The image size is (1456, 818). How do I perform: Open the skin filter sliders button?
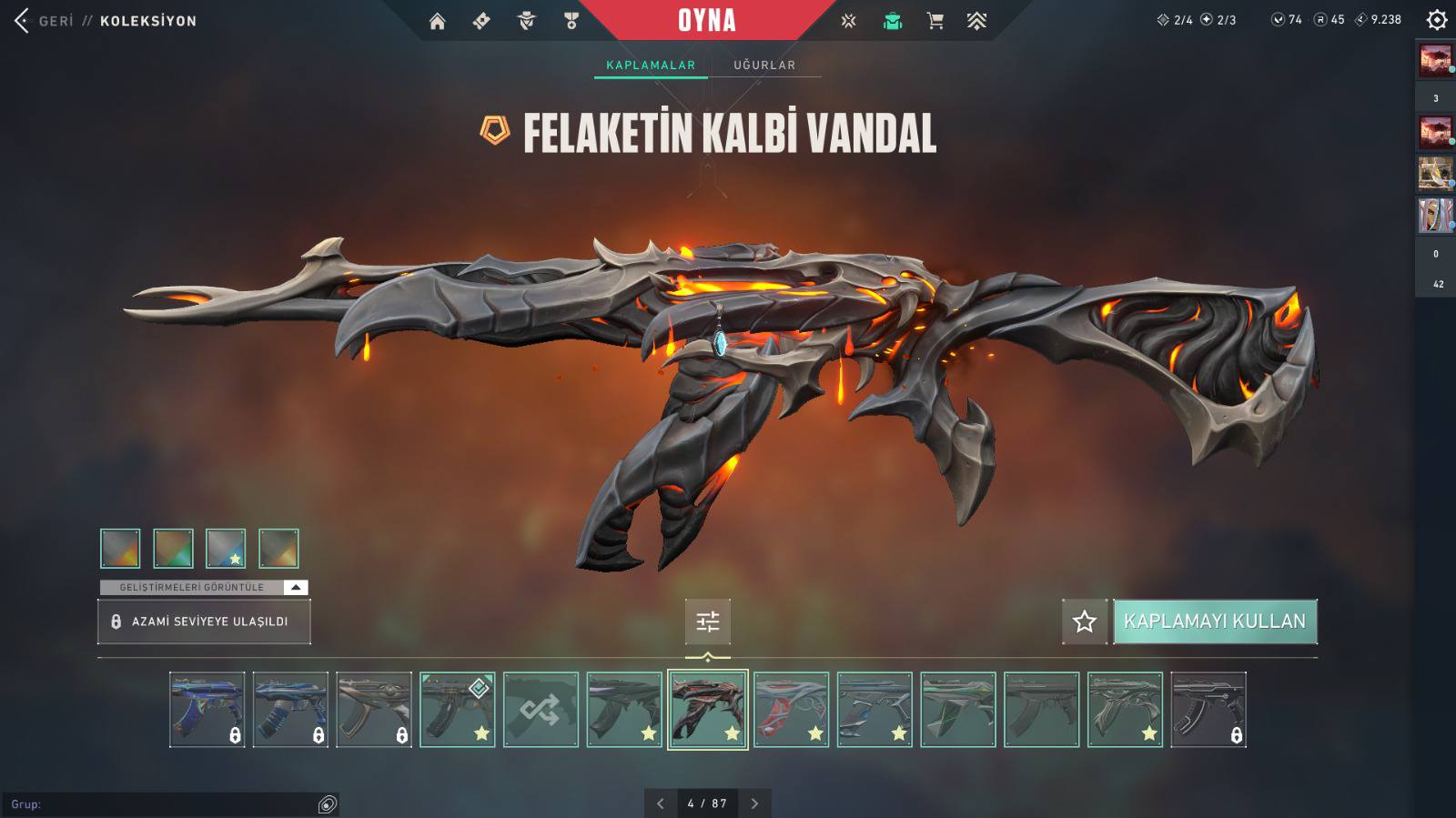click(x=707, y=621)
